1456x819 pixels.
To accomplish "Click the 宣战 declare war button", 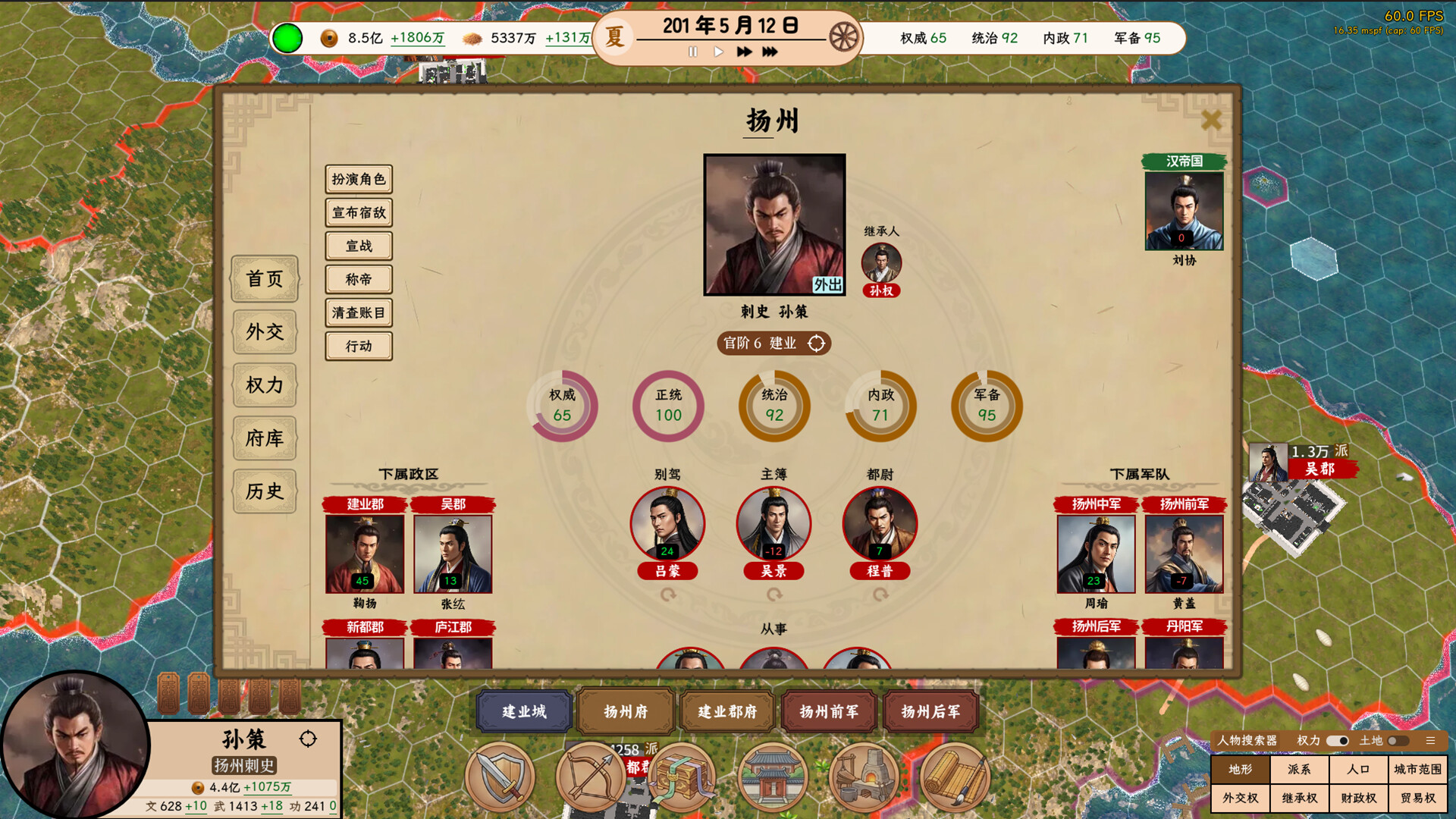I will (x=357, y=246).
